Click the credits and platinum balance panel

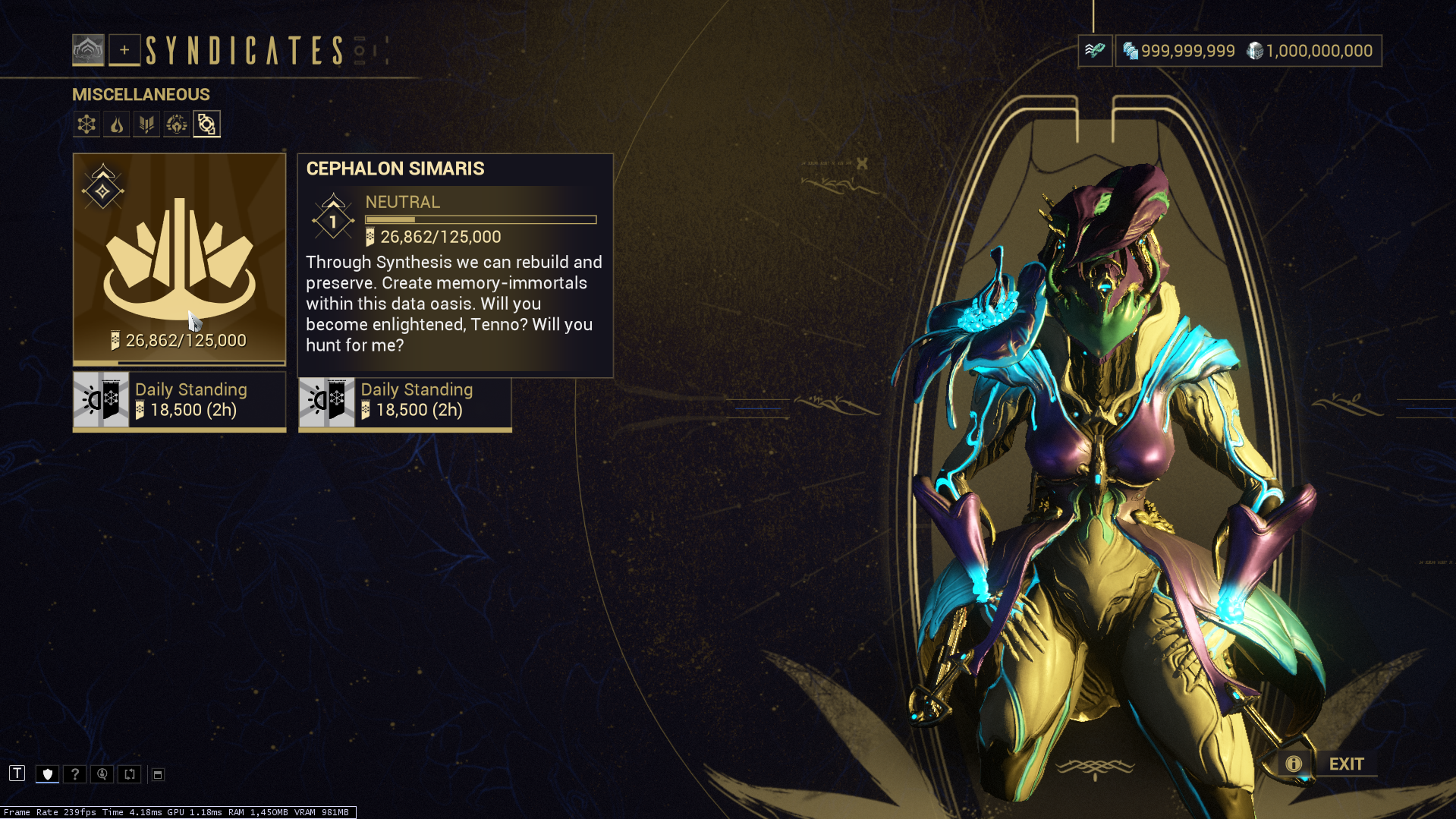1248,51
